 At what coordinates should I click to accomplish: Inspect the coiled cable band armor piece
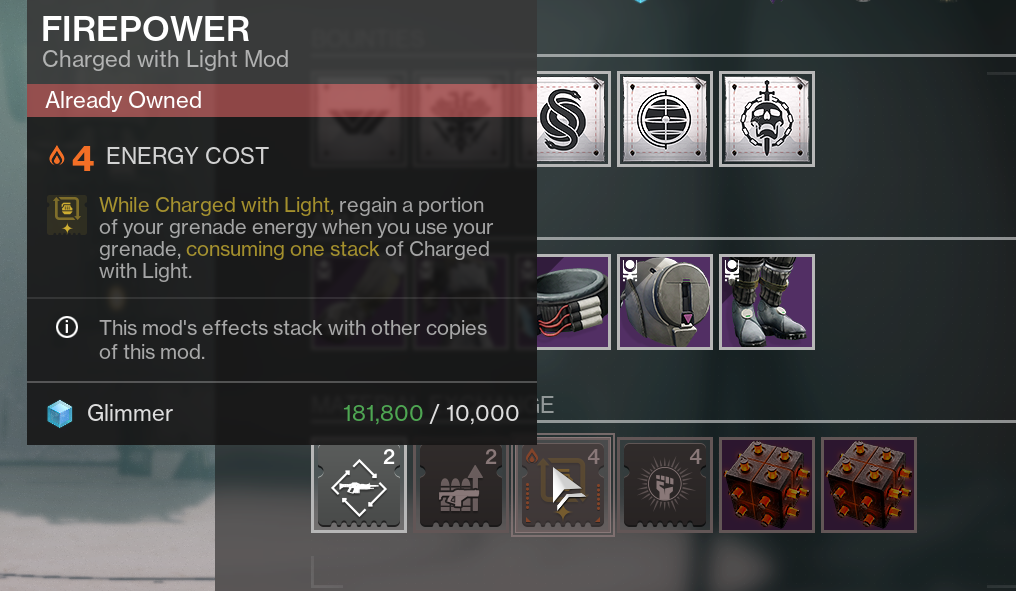point(573,302)
